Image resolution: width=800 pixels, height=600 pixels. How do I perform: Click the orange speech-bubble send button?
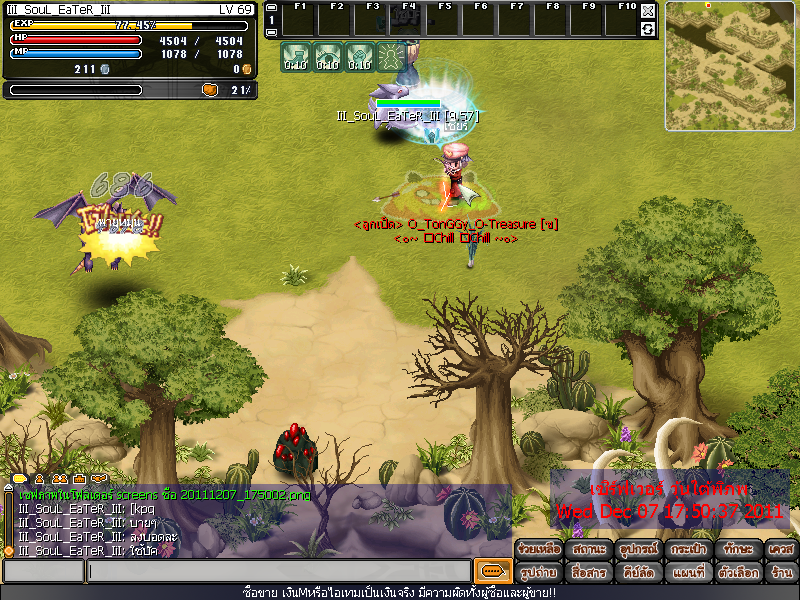tap(490, 571)
